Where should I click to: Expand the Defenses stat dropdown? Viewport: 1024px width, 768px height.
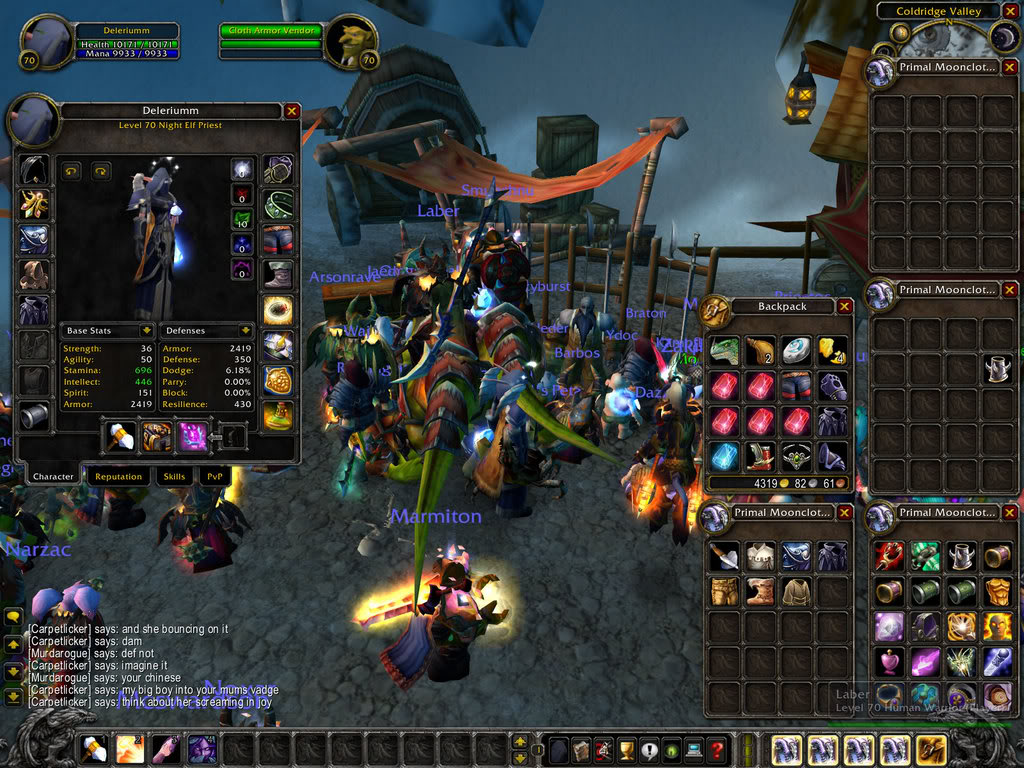click(245, 330)
